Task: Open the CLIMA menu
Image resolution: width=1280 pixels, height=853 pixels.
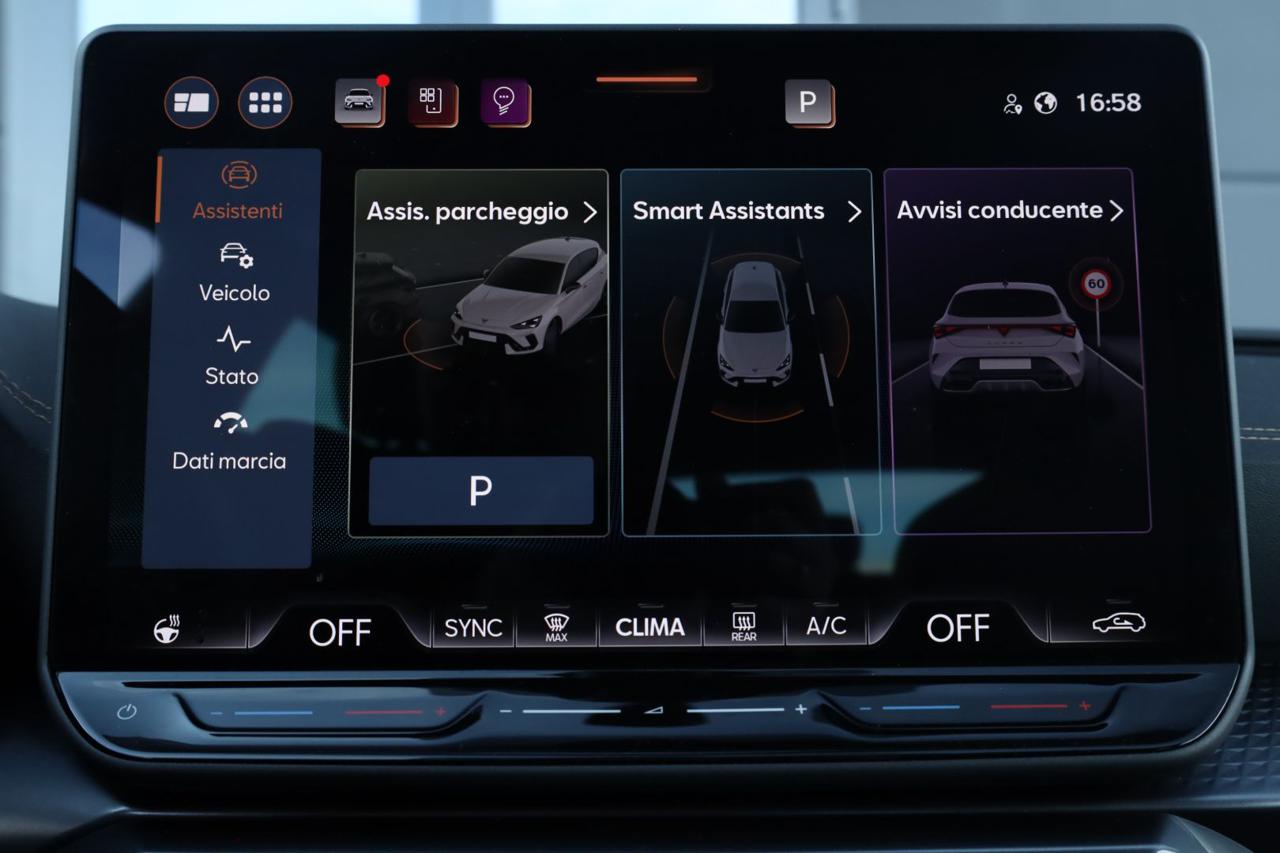Action: 650,628
